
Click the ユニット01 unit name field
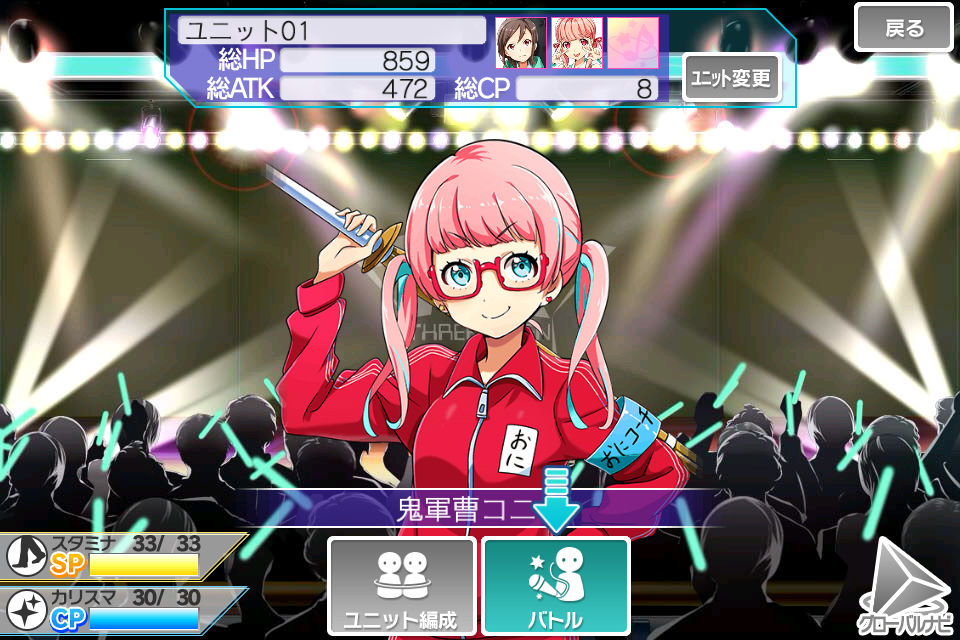(332, 30)
